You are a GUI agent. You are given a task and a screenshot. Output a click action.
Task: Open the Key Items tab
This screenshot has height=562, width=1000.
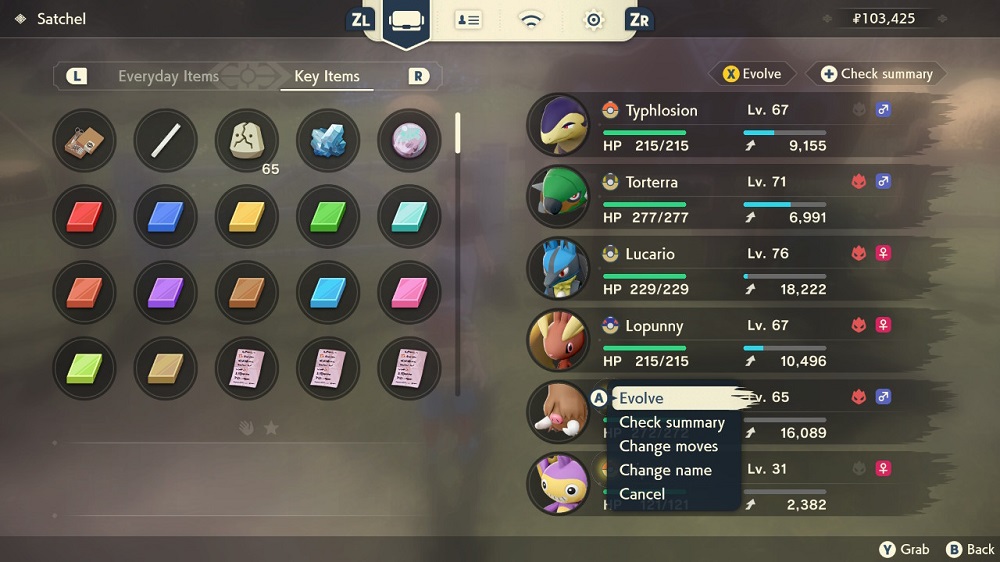click(327, 76)
